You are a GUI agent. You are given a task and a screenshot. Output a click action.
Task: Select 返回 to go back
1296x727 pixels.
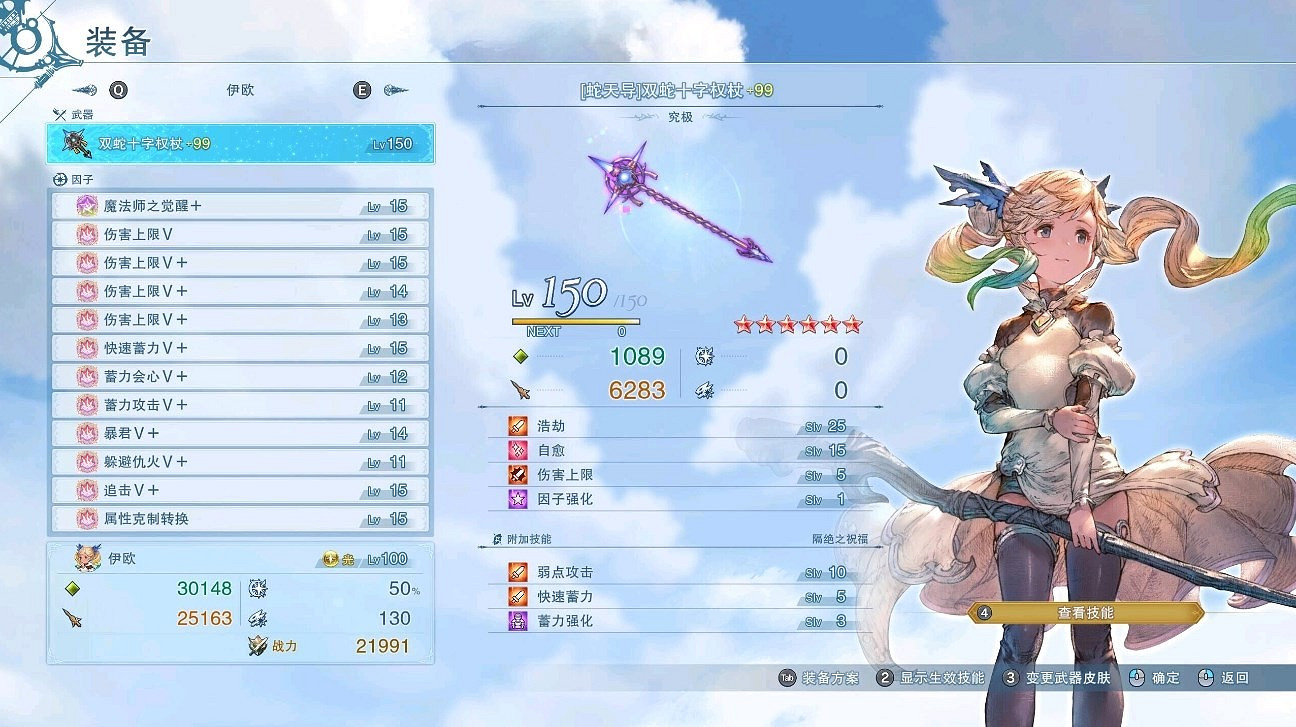(1232, 677)
